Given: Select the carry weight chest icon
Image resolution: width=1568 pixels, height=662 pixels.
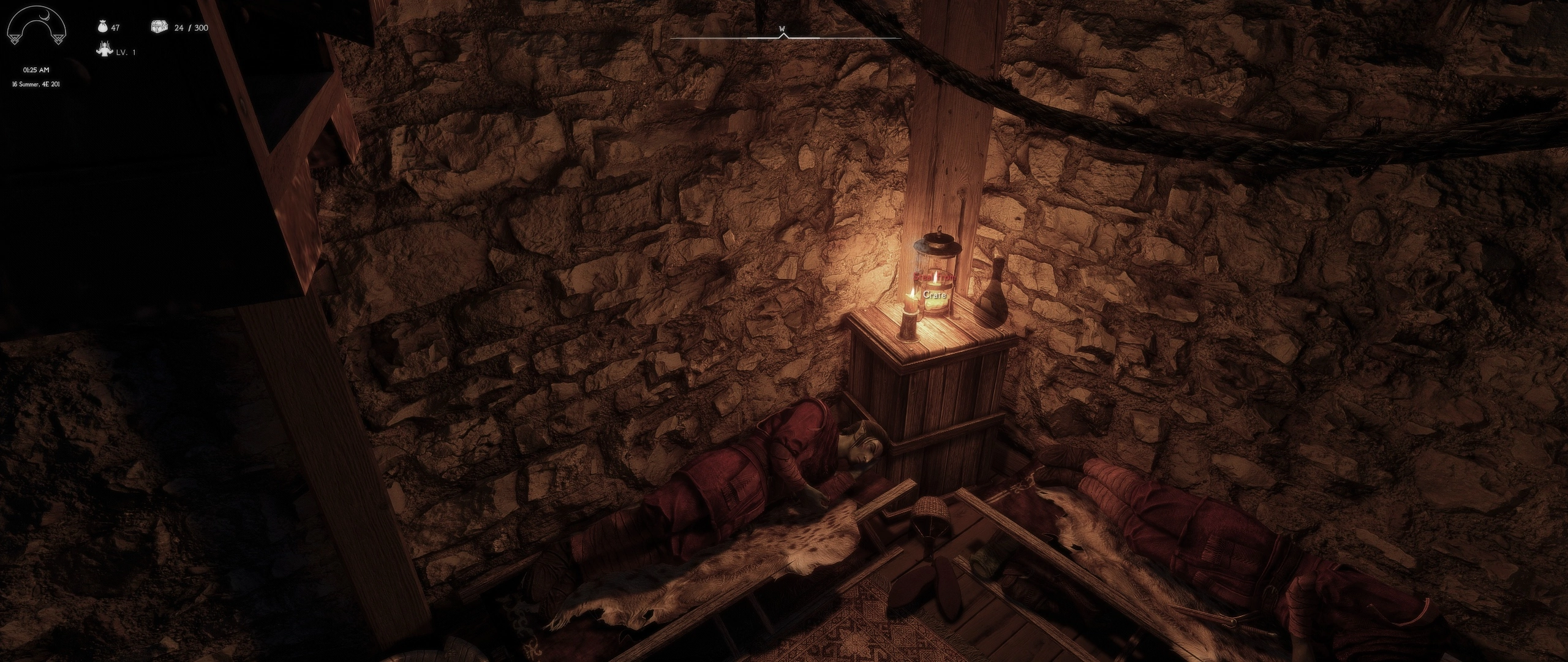Looking at the screenshot, I should point(159,27).
